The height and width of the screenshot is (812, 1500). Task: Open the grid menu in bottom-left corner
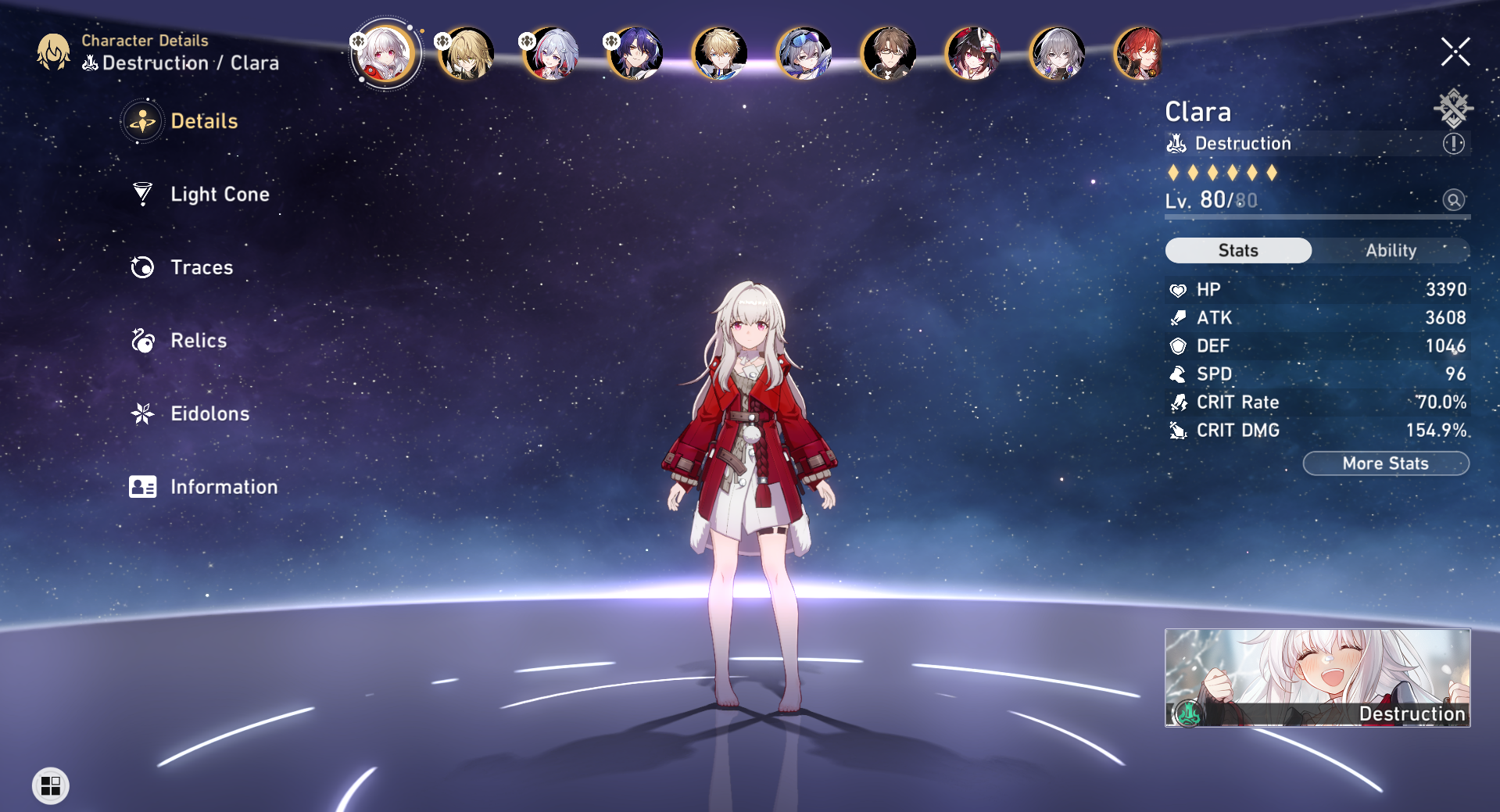[49, 785]
